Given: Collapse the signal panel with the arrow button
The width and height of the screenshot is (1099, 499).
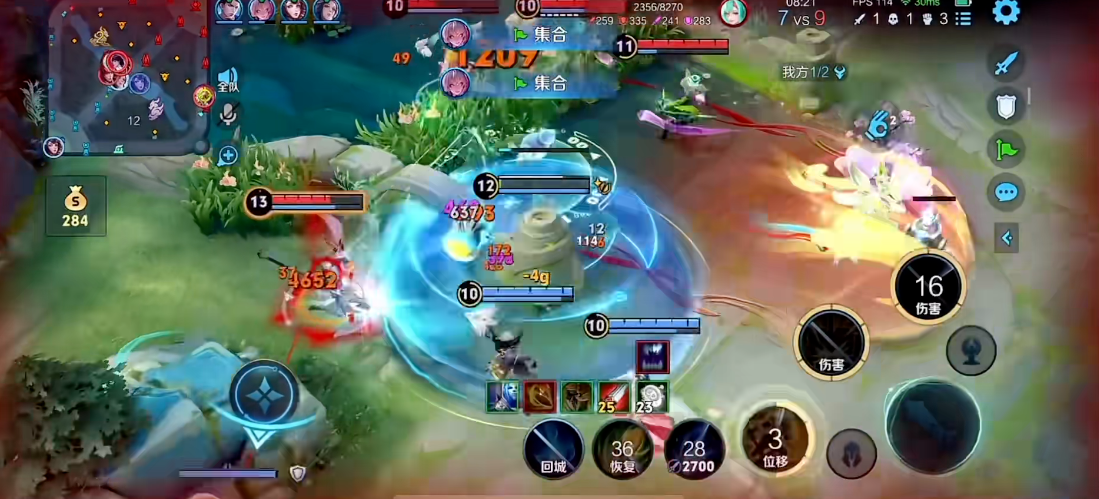Looking at the screenshot, I should pyautogui.click(x=1006, y=237).
